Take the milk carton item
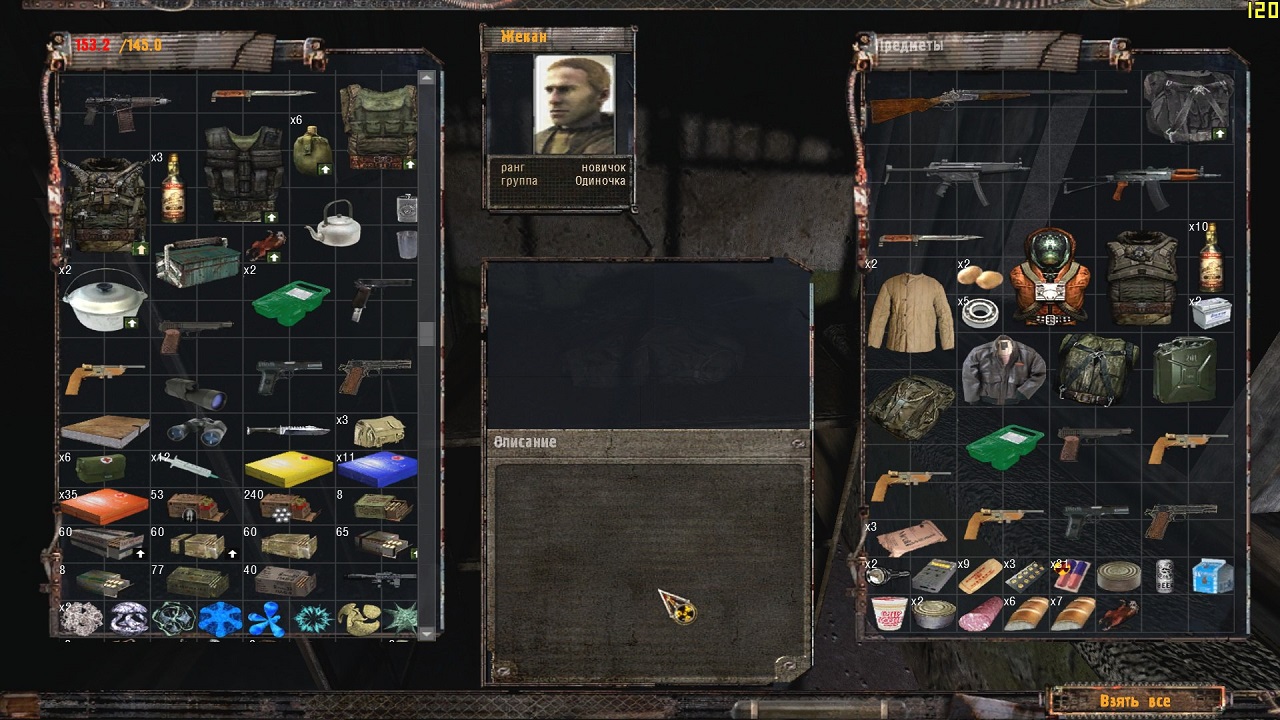The image size is (1280, 720). [1211, 575]
